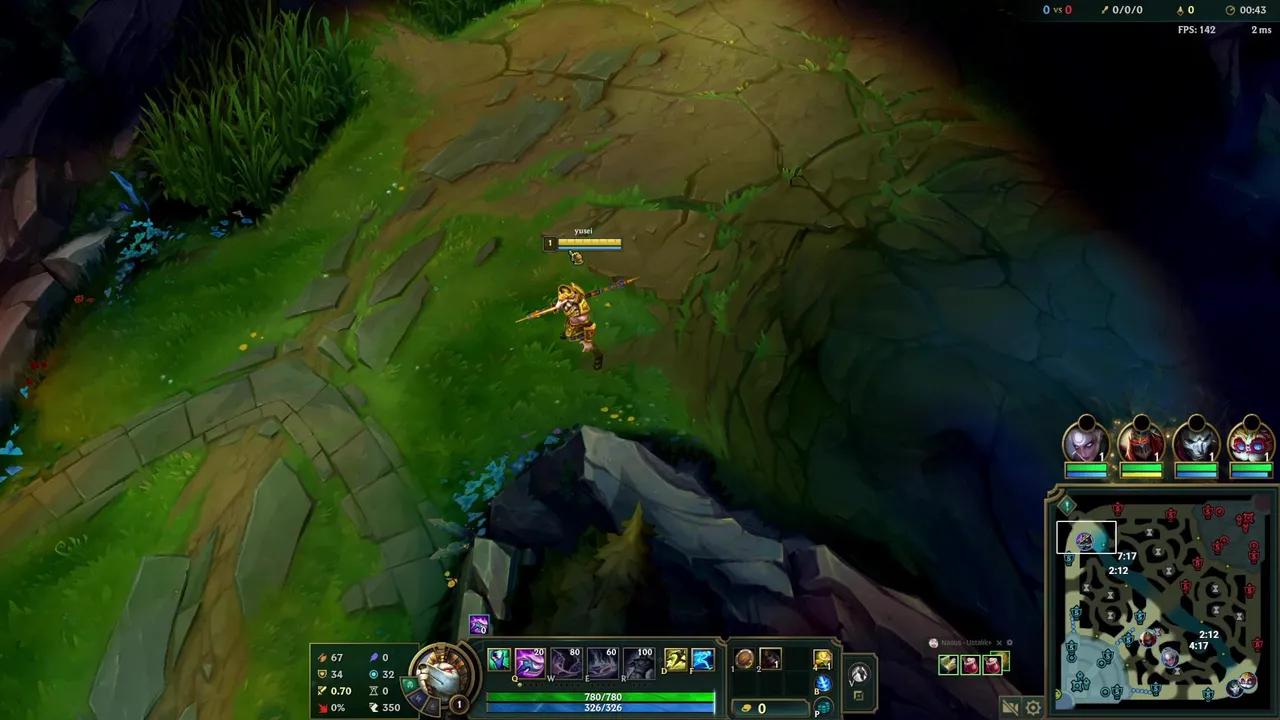1280x720 pixels.
Task: Select a Health Potion from suggested items
Action: (x=970, y=666)
